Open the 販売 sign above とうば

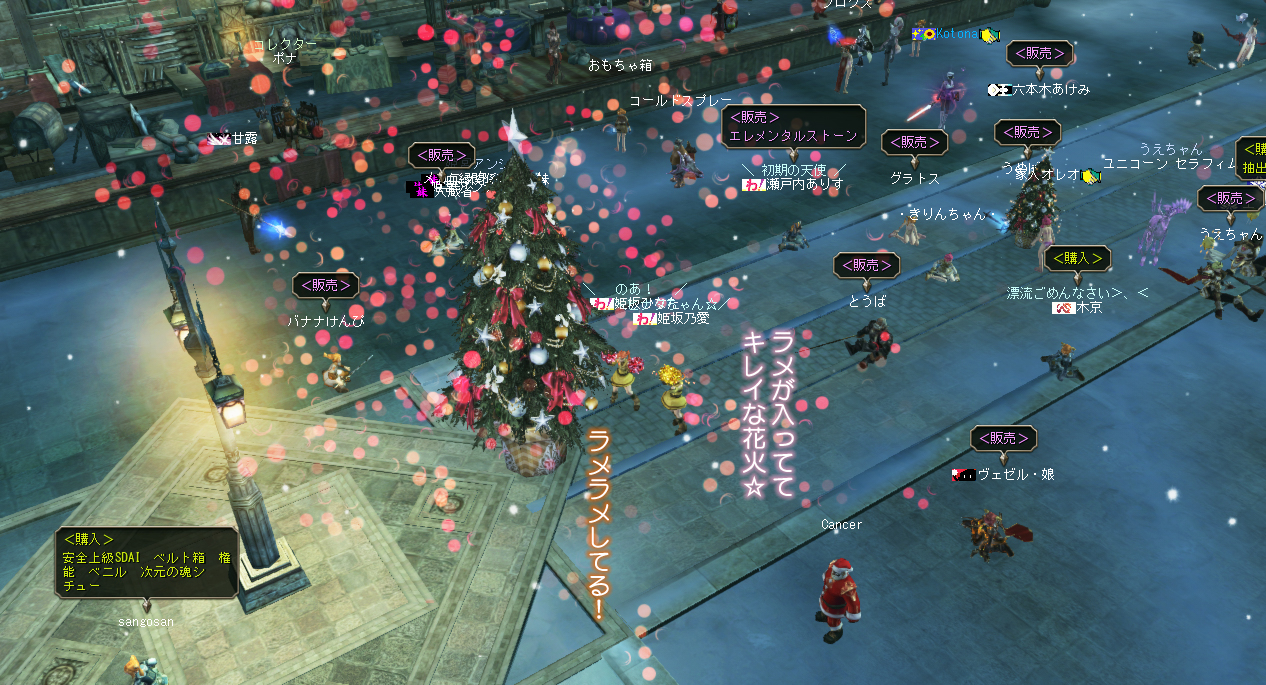pos(866,265)
